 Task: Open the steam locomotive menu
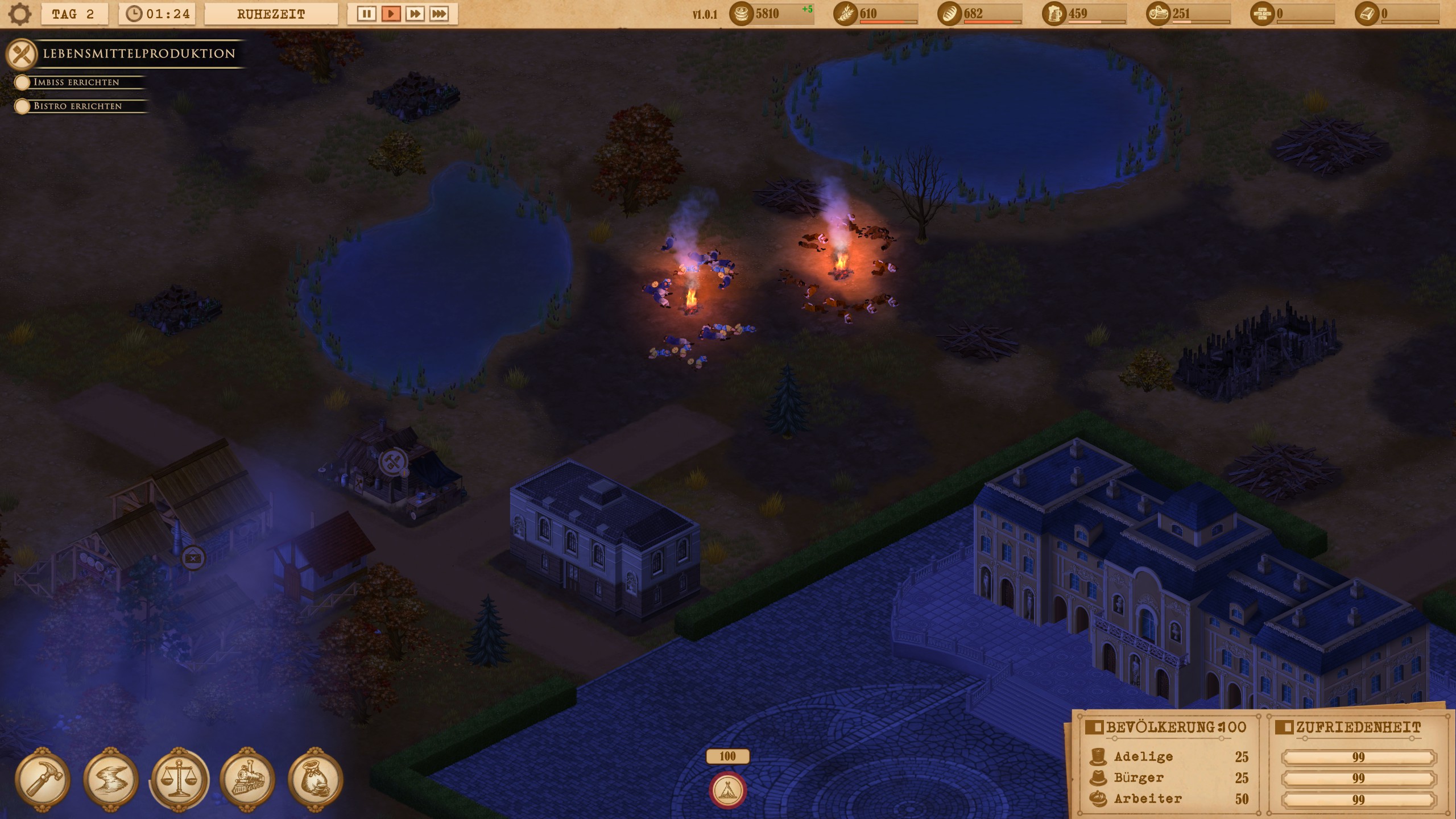pos(247,779)
